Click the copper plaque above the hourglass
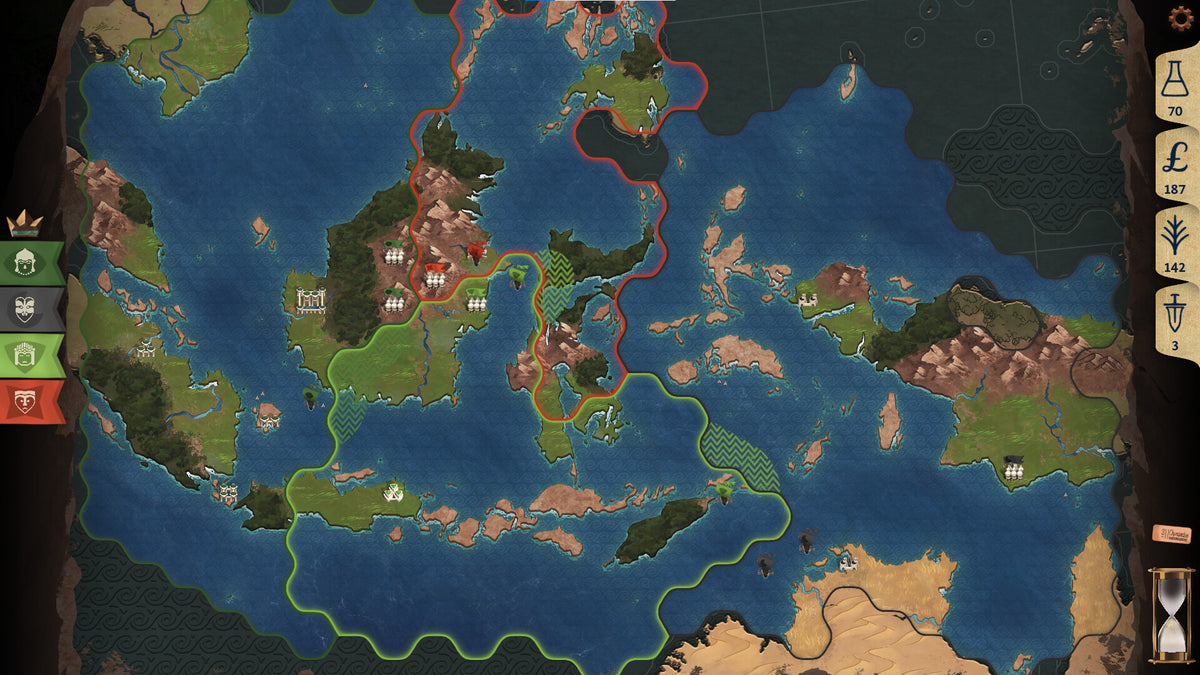This screenshot has height=675, width=1200. 1171,534
